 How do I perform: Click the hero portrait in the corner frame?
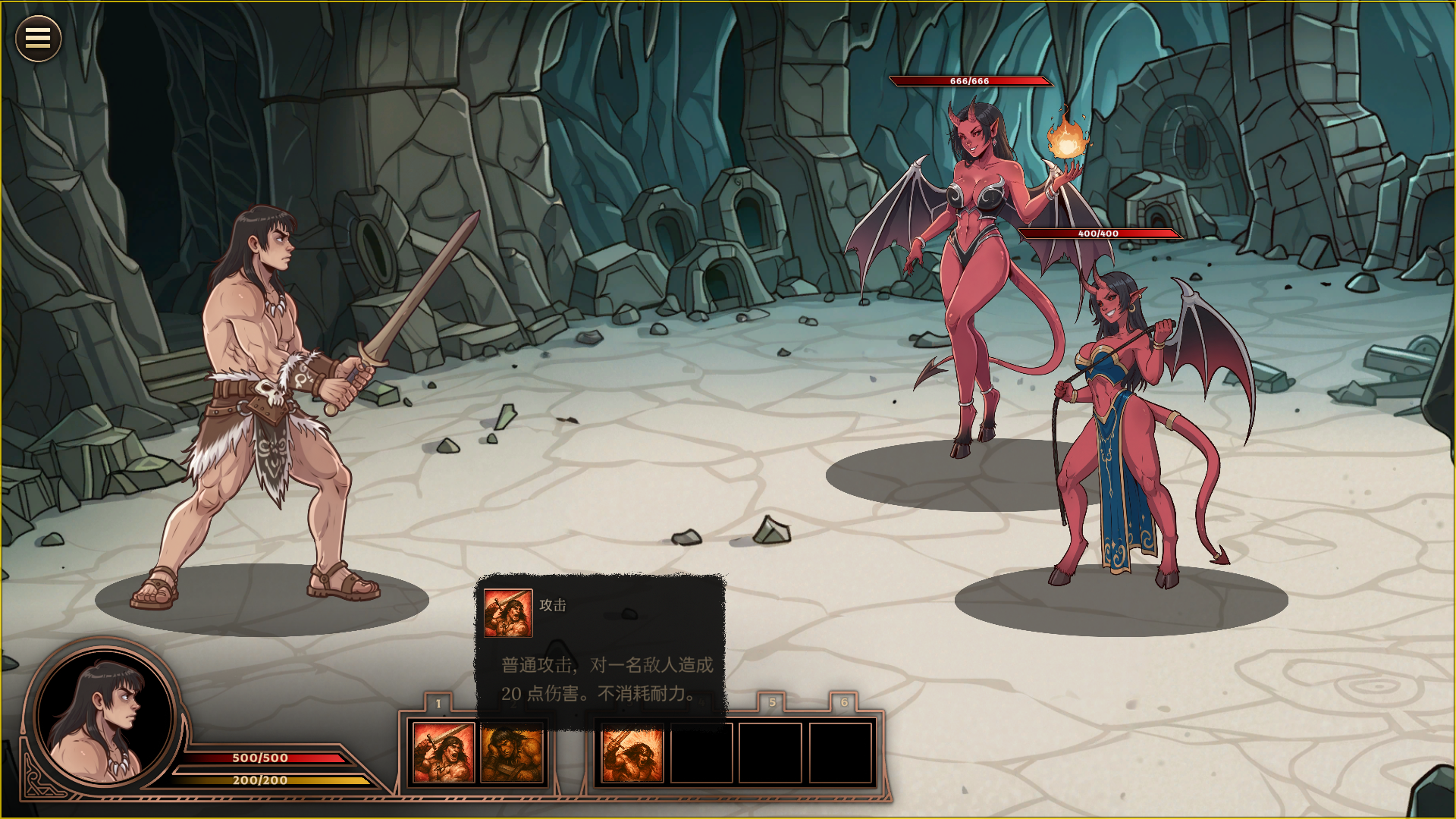[103, 718]
